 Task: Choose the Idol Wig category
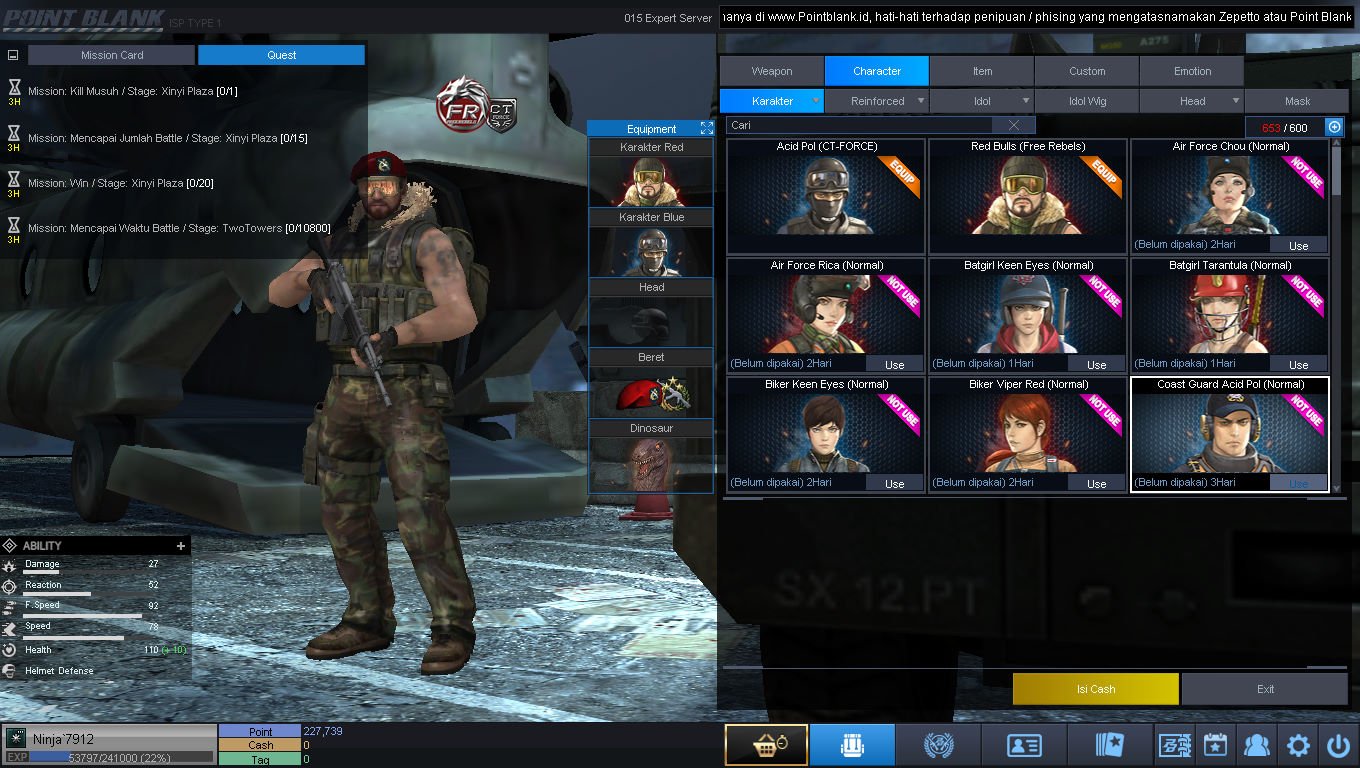pos(1087,101)
